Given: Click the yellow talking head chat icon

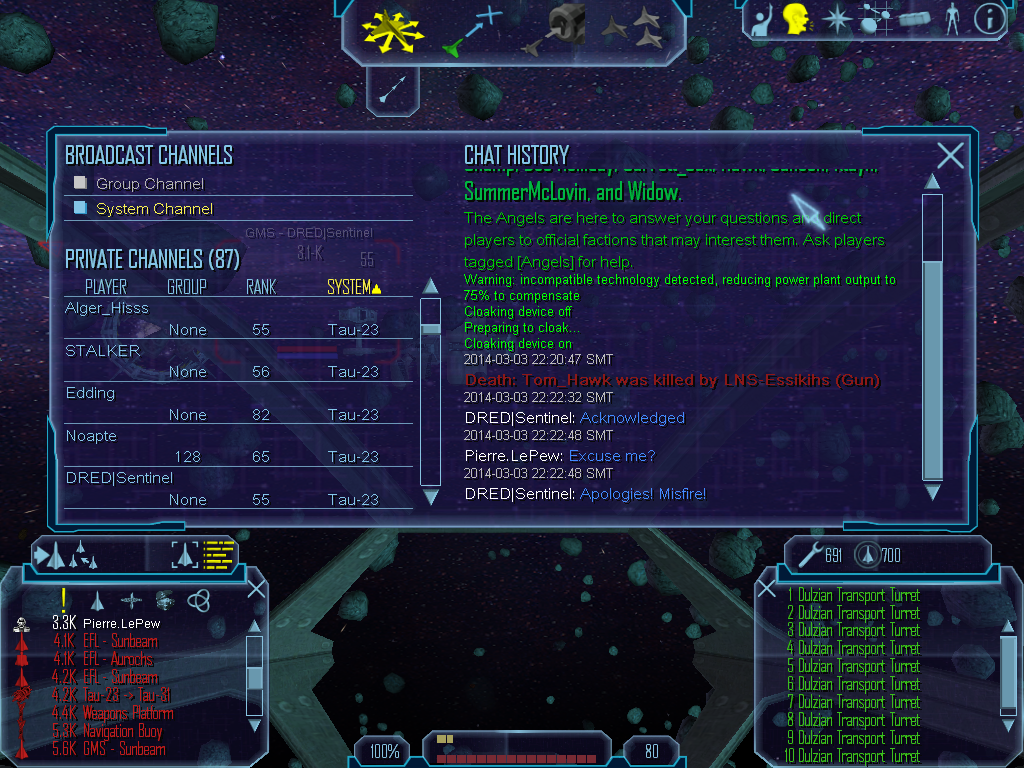Looking at the screenshot, I should [796, 19].
